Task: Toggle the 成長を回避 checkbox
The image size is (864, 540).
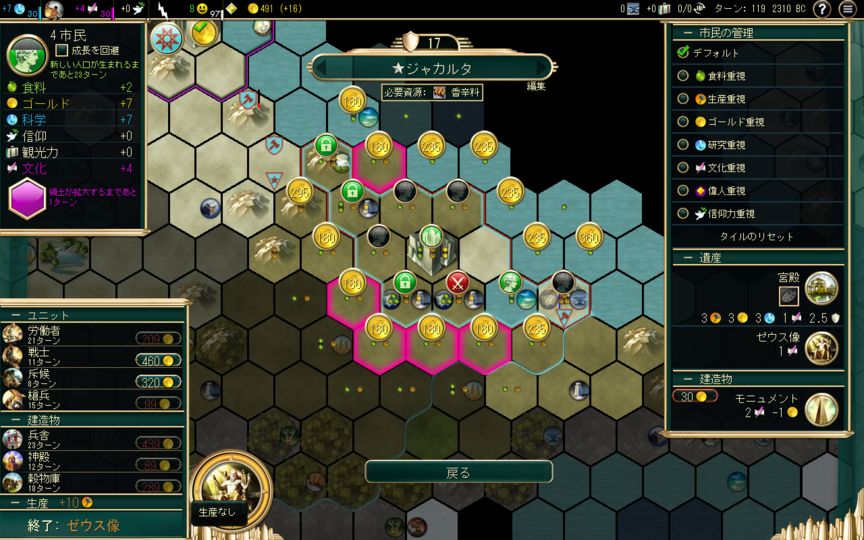Action: (x=62, y=49)
